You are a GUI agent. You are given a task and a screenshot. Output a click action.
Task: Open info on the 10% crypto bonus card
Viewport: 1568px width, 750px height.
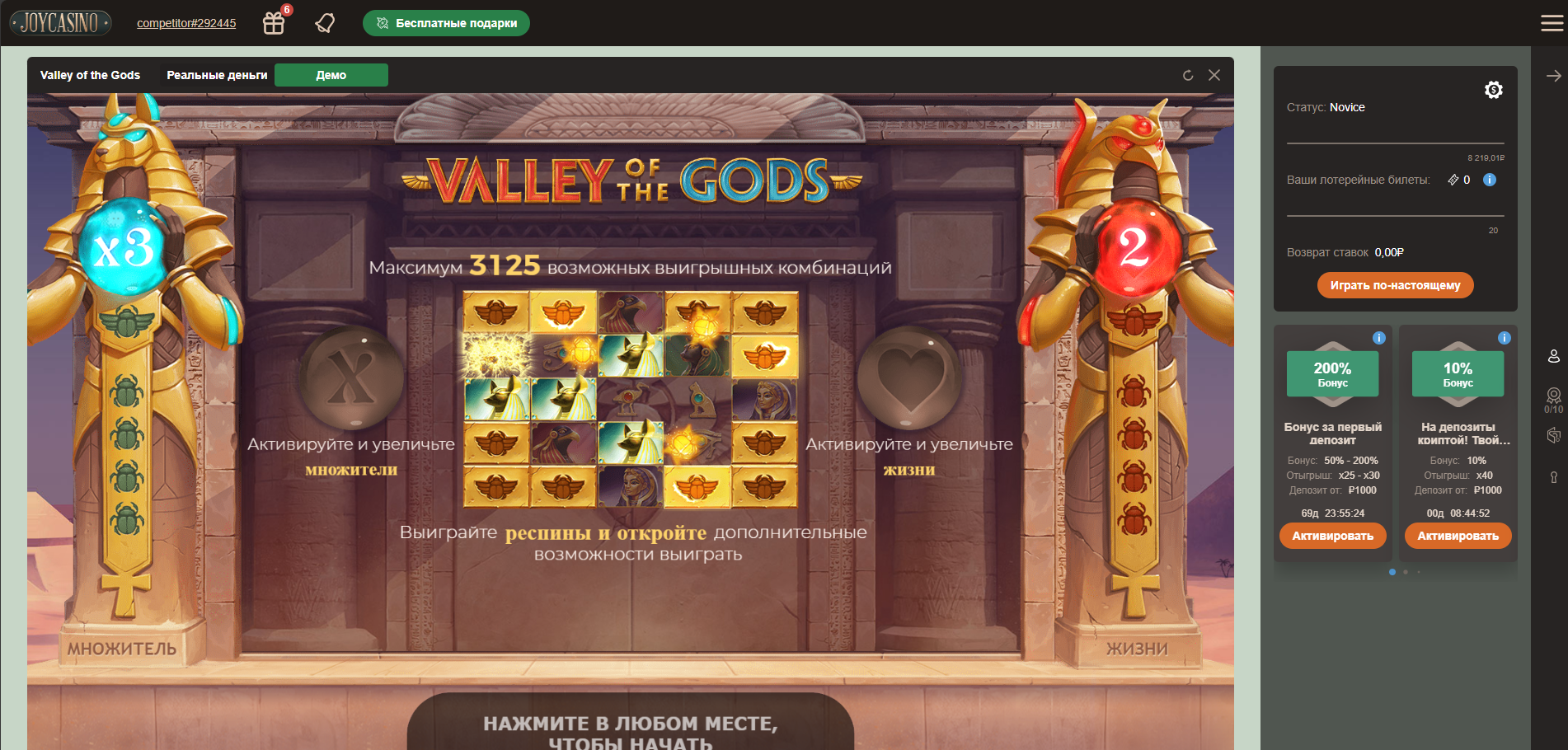(1505, 337)
